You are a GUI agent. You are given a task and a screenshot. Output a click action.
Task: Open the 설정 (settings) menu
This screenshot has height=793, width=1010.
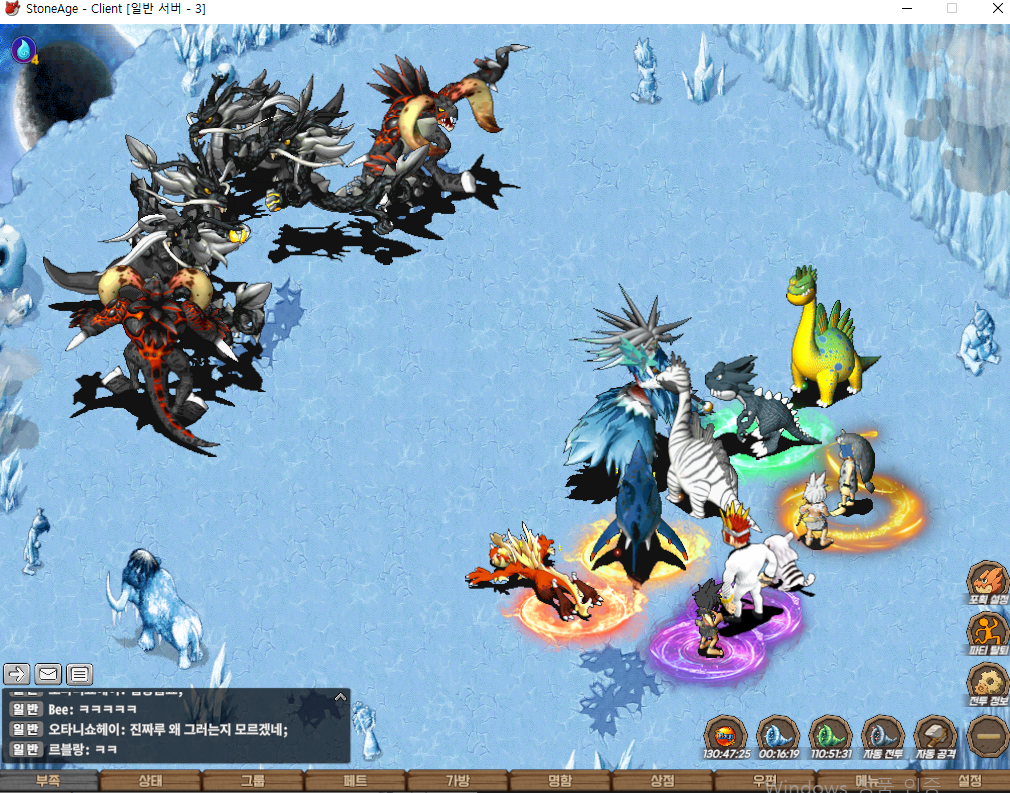(969, 781)
